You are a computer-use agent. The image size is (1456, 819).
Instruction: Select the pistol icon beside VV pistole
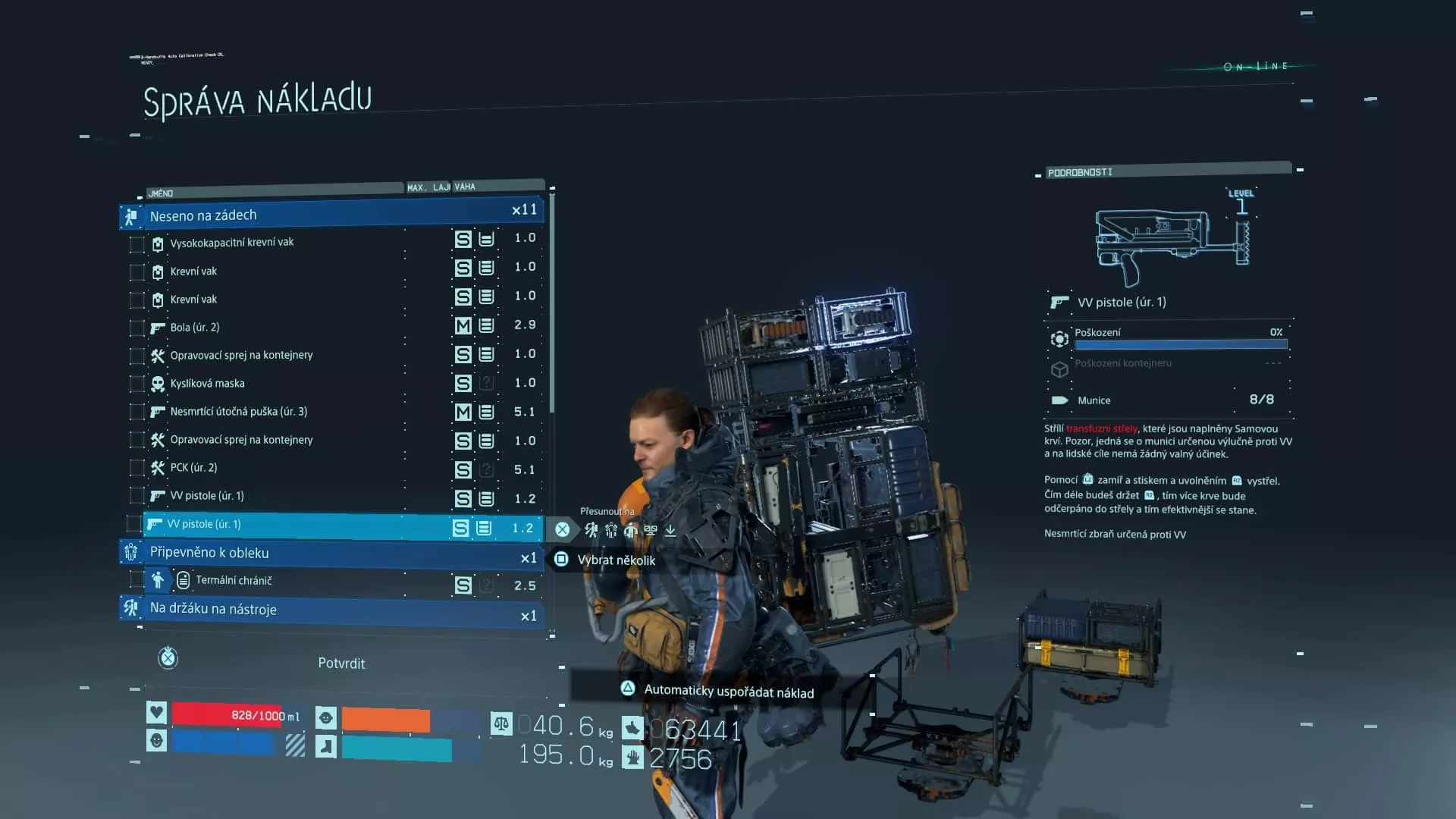tap(157, 495)
